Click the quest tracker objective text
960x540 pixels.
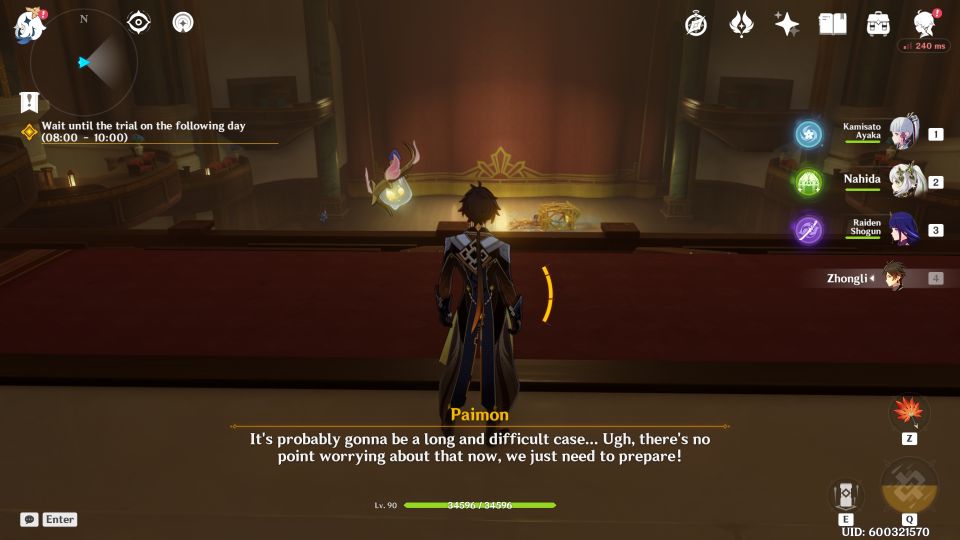tap(143, 132)
